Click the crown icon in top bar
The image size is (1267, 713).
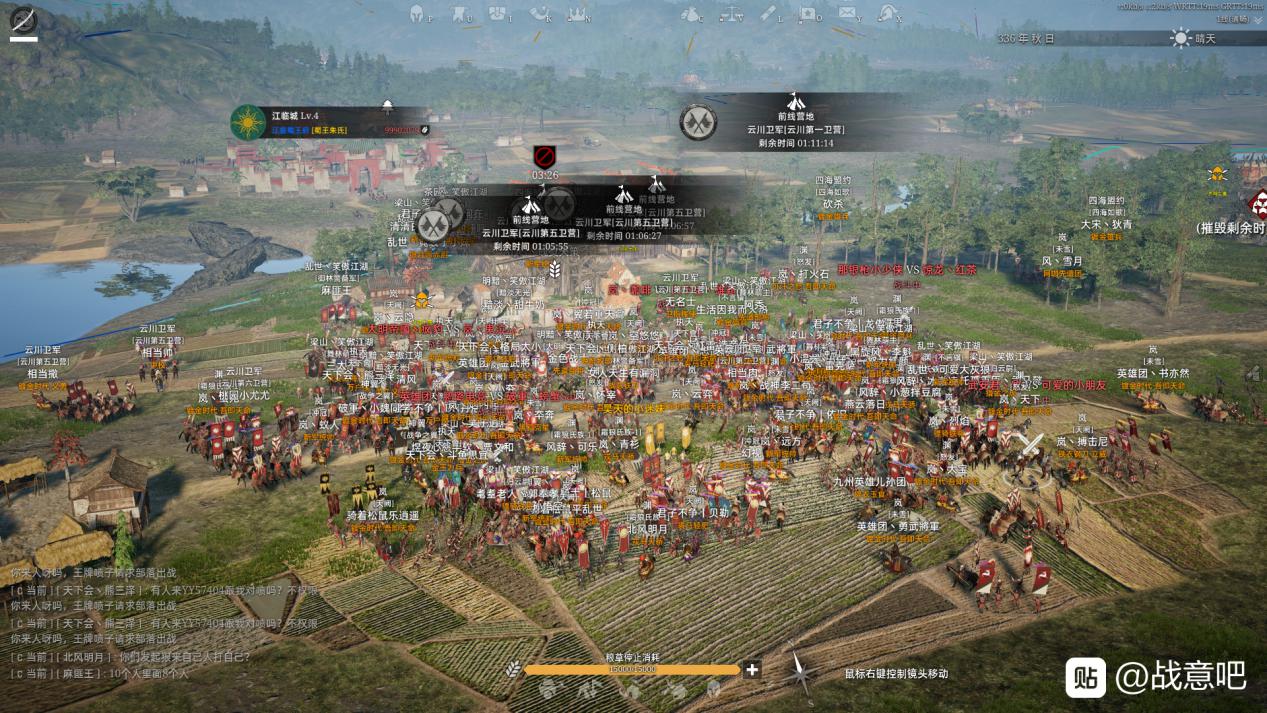[x=576, y=13]
